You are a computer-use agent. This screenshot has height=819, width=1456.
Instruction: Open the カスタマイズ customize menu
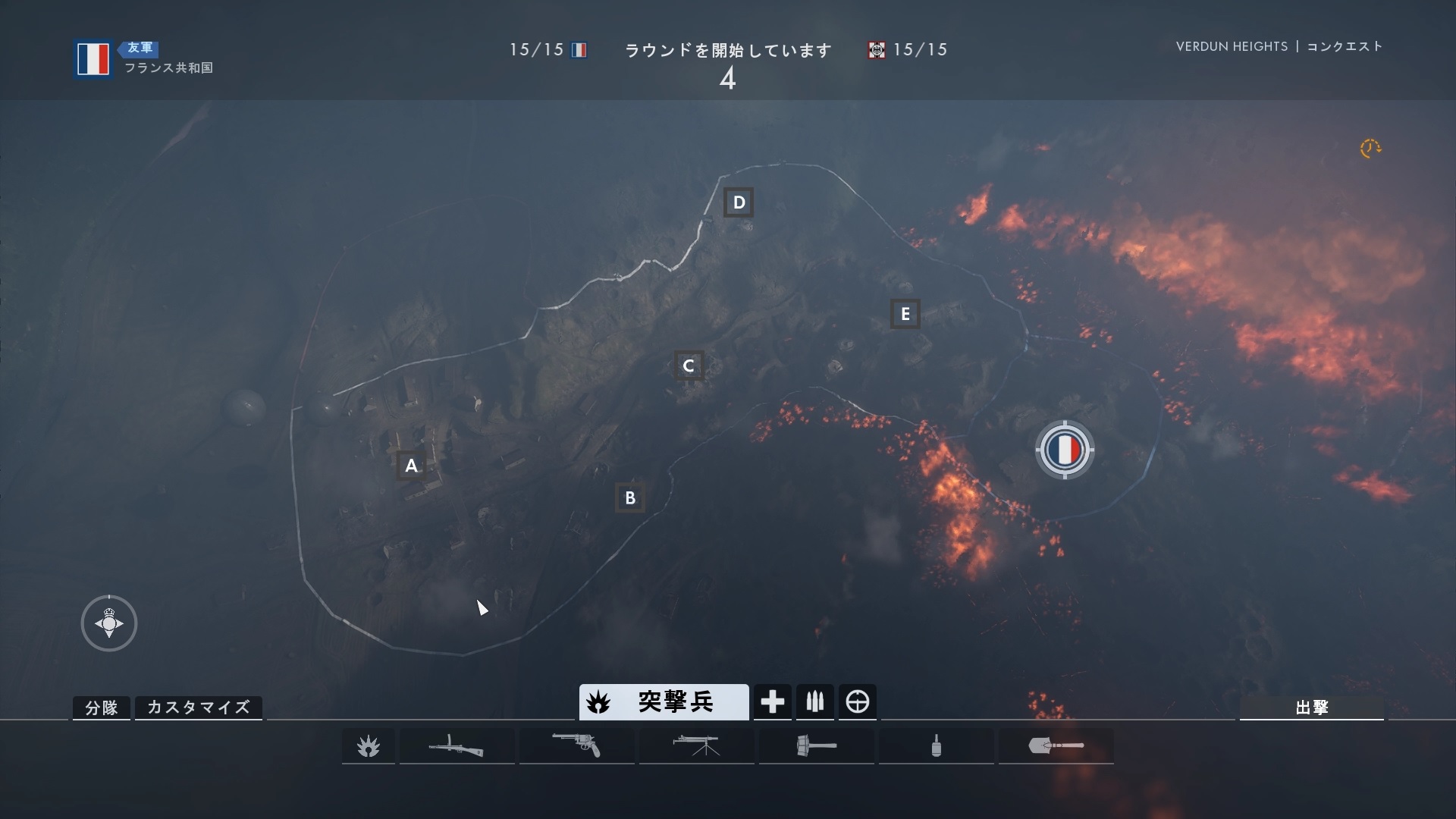tap(198, 708)
